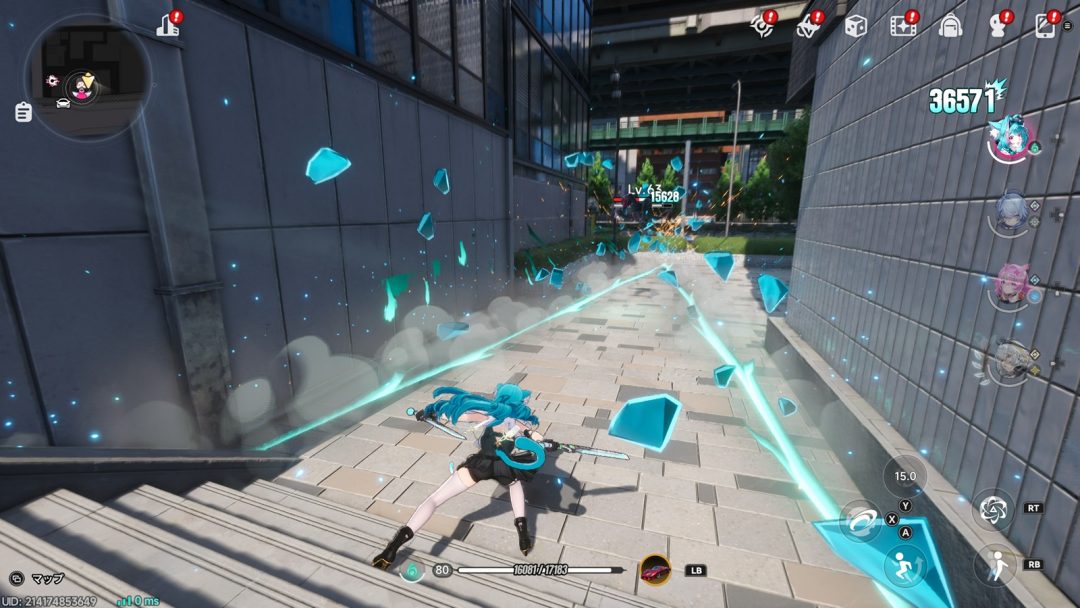Viewport: 1080px width, 608px height.
Task: Open the film strip sparkle icon
Action: [x=903, y=26]
